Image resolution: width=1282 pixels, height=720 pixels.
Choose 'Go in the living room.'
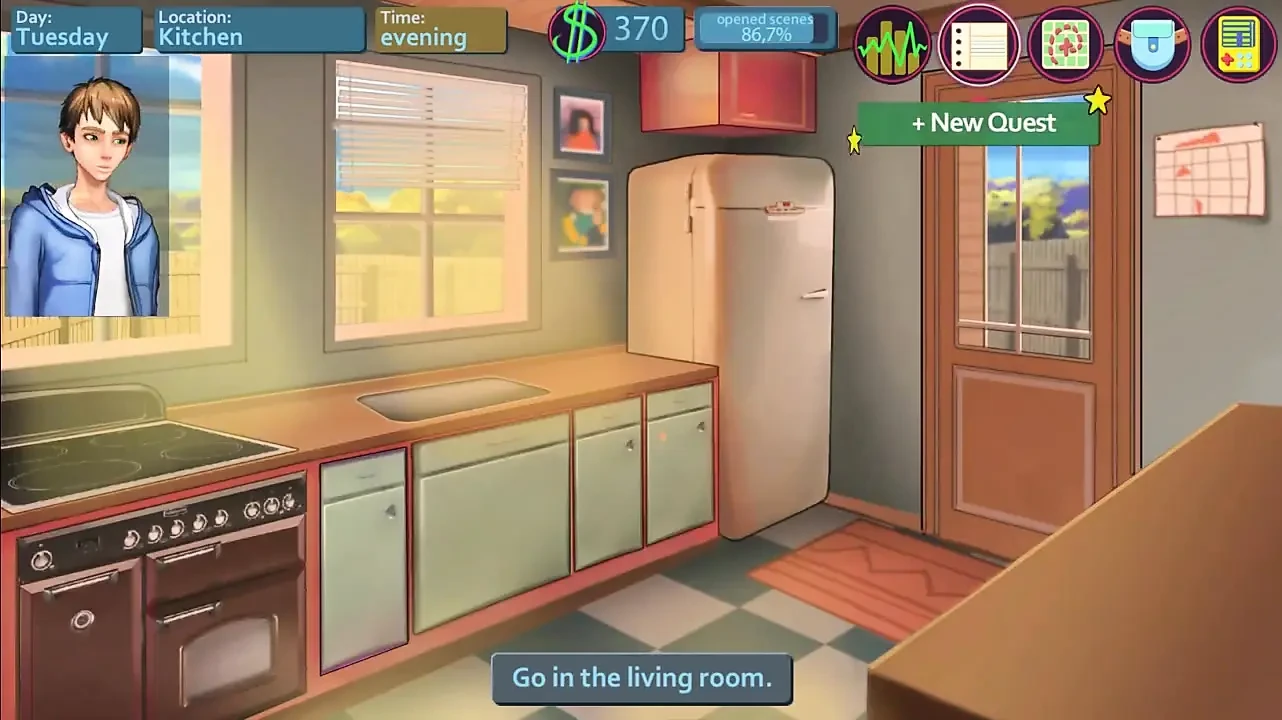(x=642, y=678)
